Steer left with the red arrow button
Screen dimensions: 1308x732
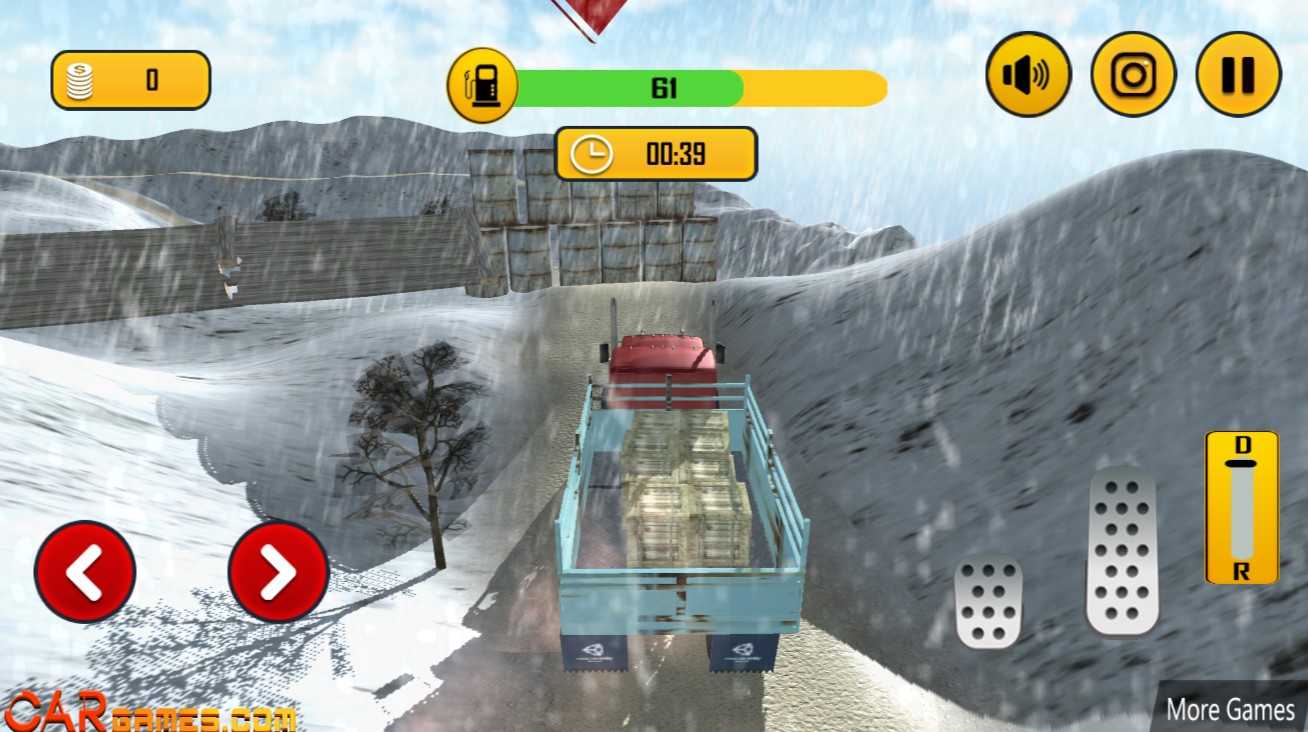tap(85, 572)
